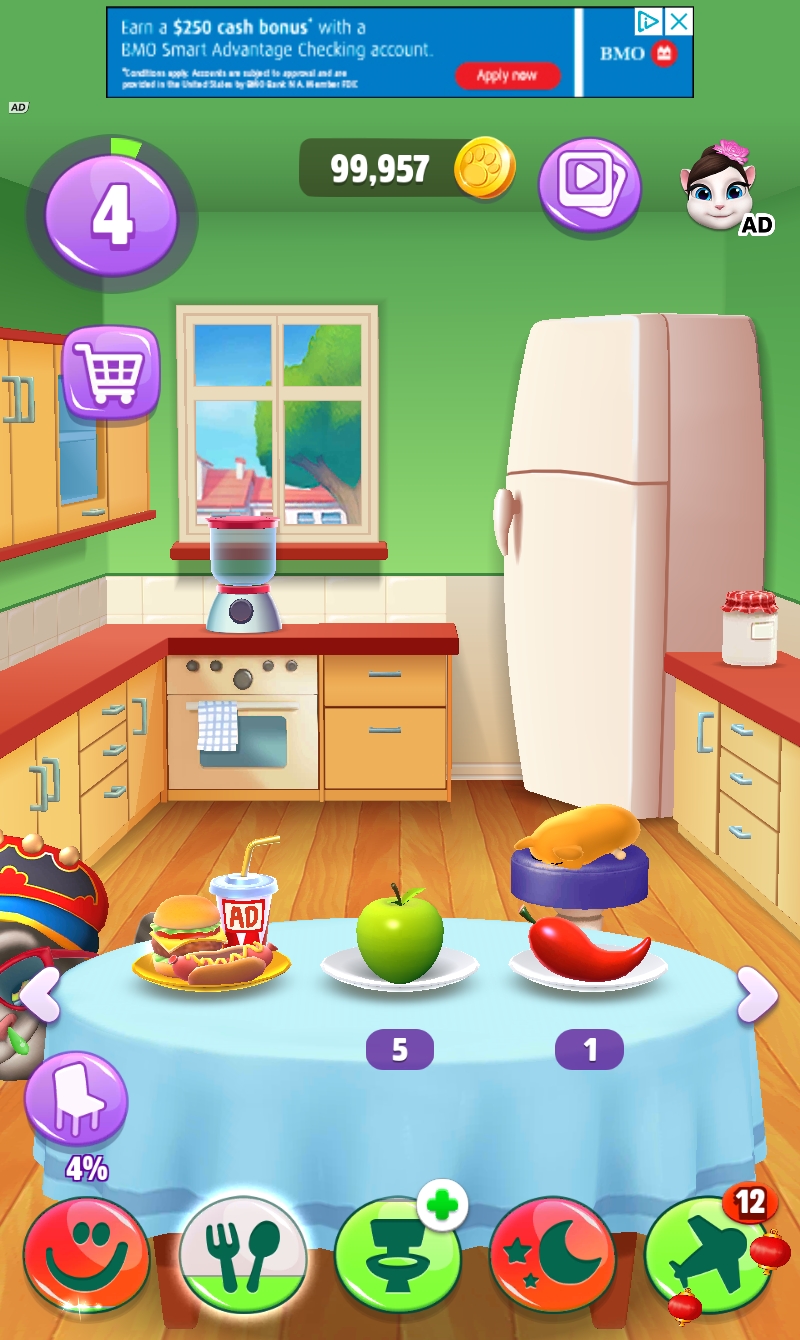Open the purple chair furniture button
Viewport: 800px width, 1340px height.
(76, 1100)
